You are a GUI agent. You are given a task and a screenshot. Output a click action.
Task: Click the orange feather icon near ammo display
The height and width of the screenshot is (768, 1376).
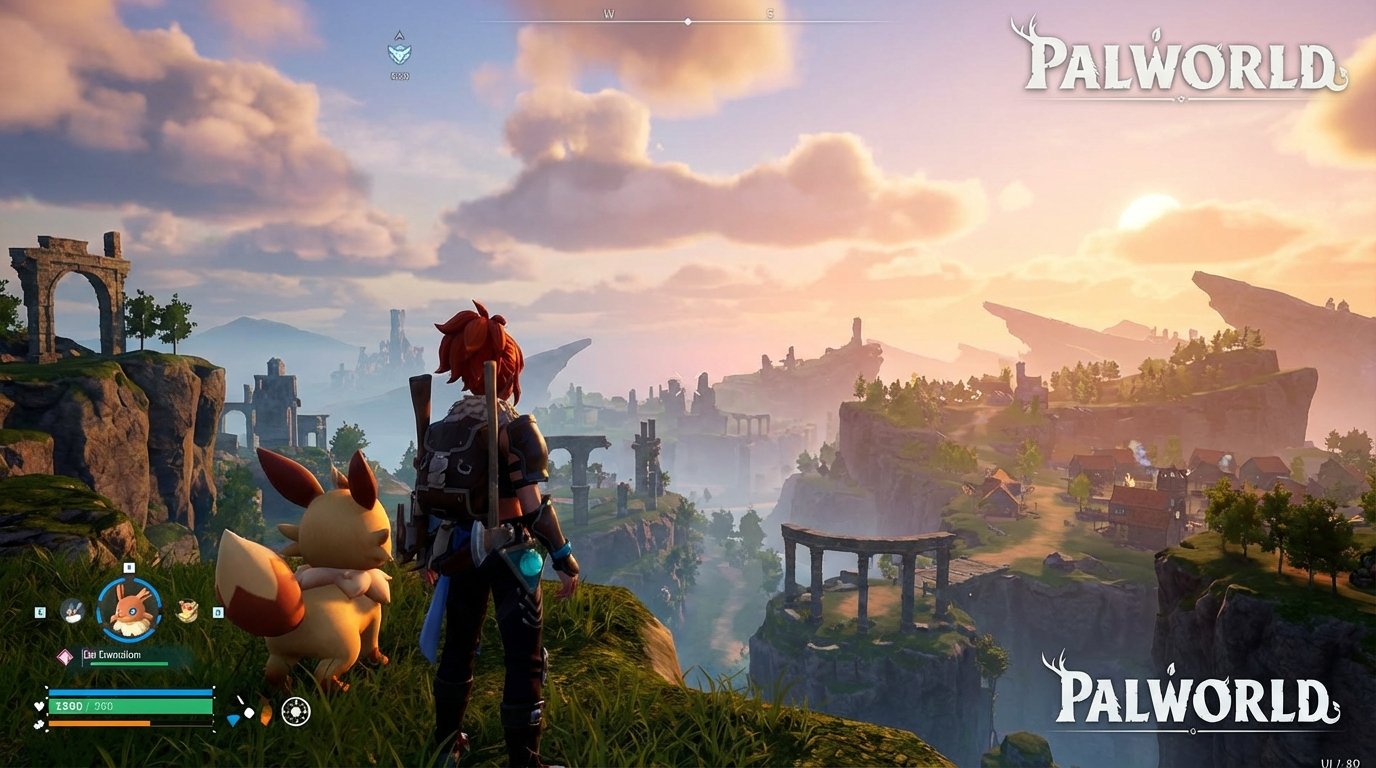(x=264, y=713)
